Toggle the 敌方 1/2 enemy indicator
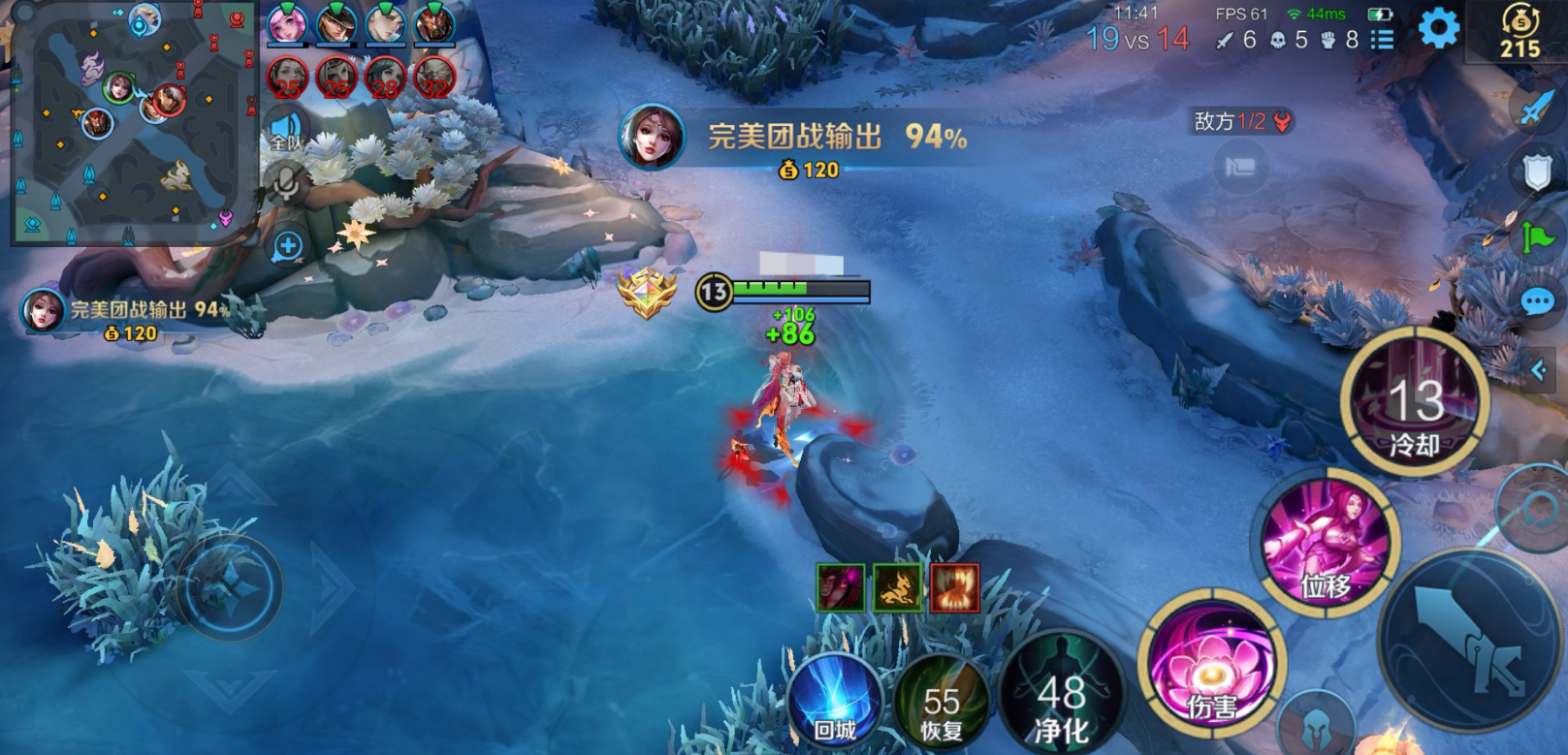1568x755 pixels. [x=1243, y=121]
